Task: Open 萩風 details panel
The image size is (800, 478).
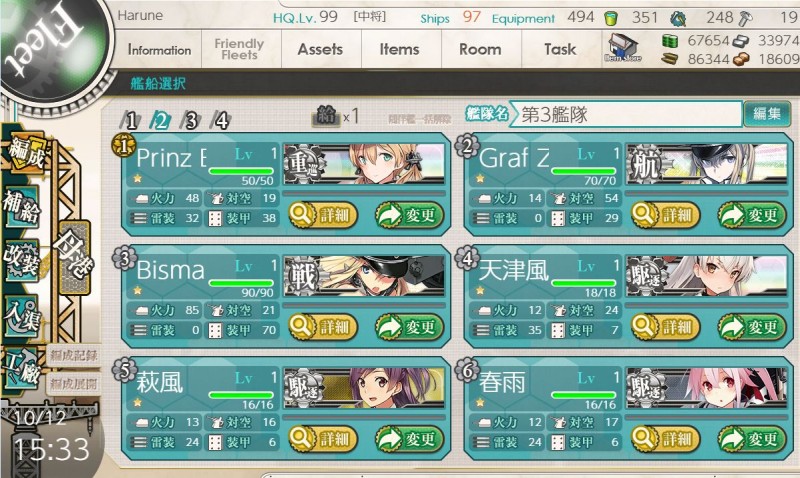Action: (320, 438)
